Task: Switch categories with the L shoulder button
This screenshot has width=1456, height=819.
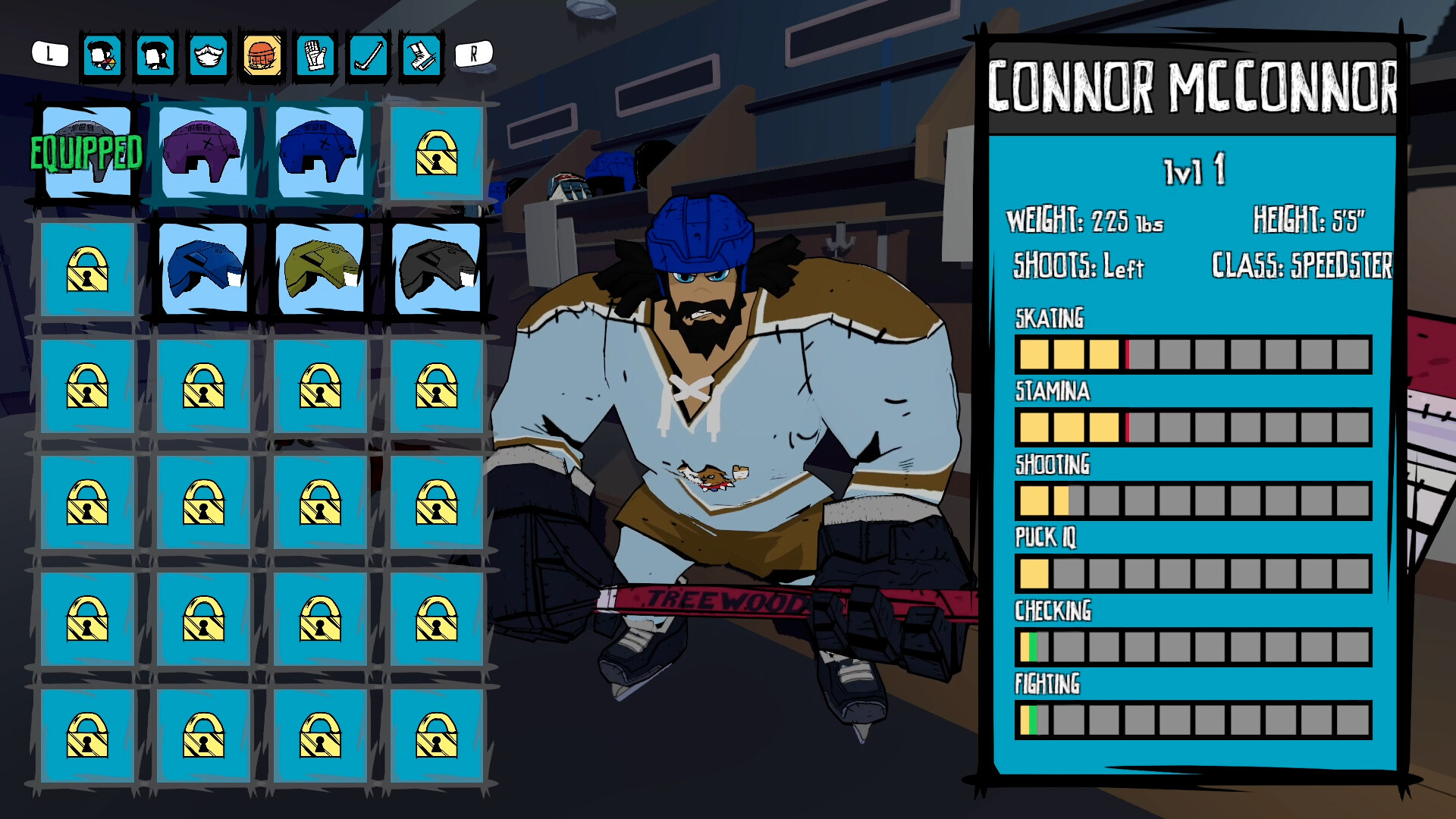Action: (49, 54)
